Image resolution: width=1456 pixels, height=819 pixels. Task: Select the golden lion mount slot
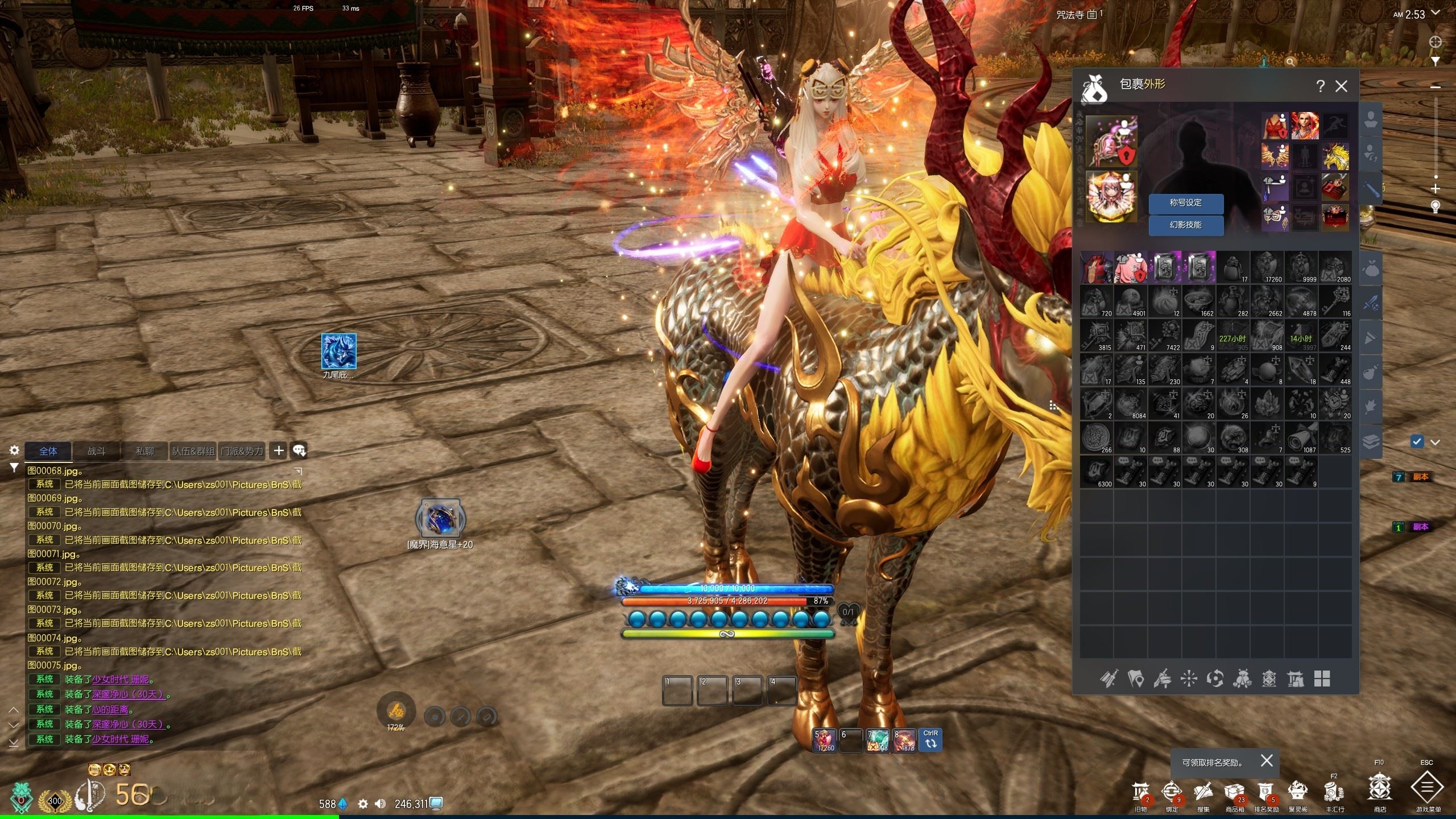click(x=1335, y=156)
